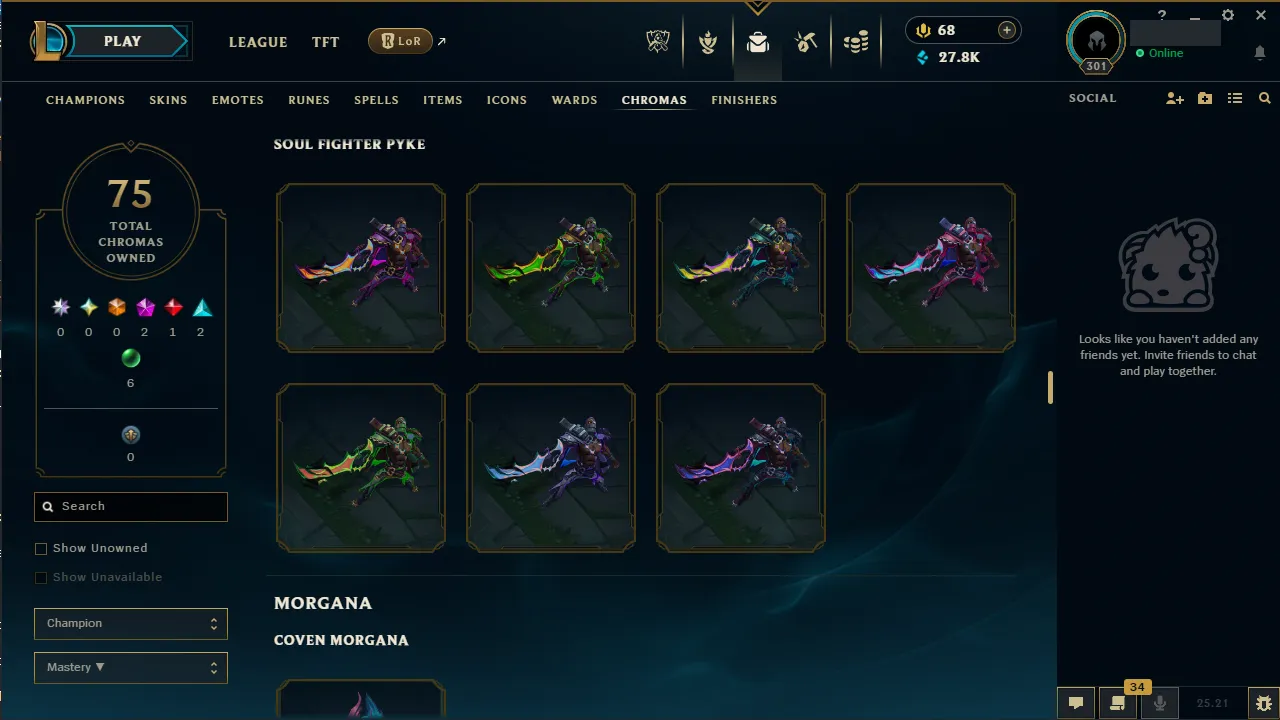Mute the microphone icon in bottom bar
The image size is (1280, 720).
(x=1161, y=703)
